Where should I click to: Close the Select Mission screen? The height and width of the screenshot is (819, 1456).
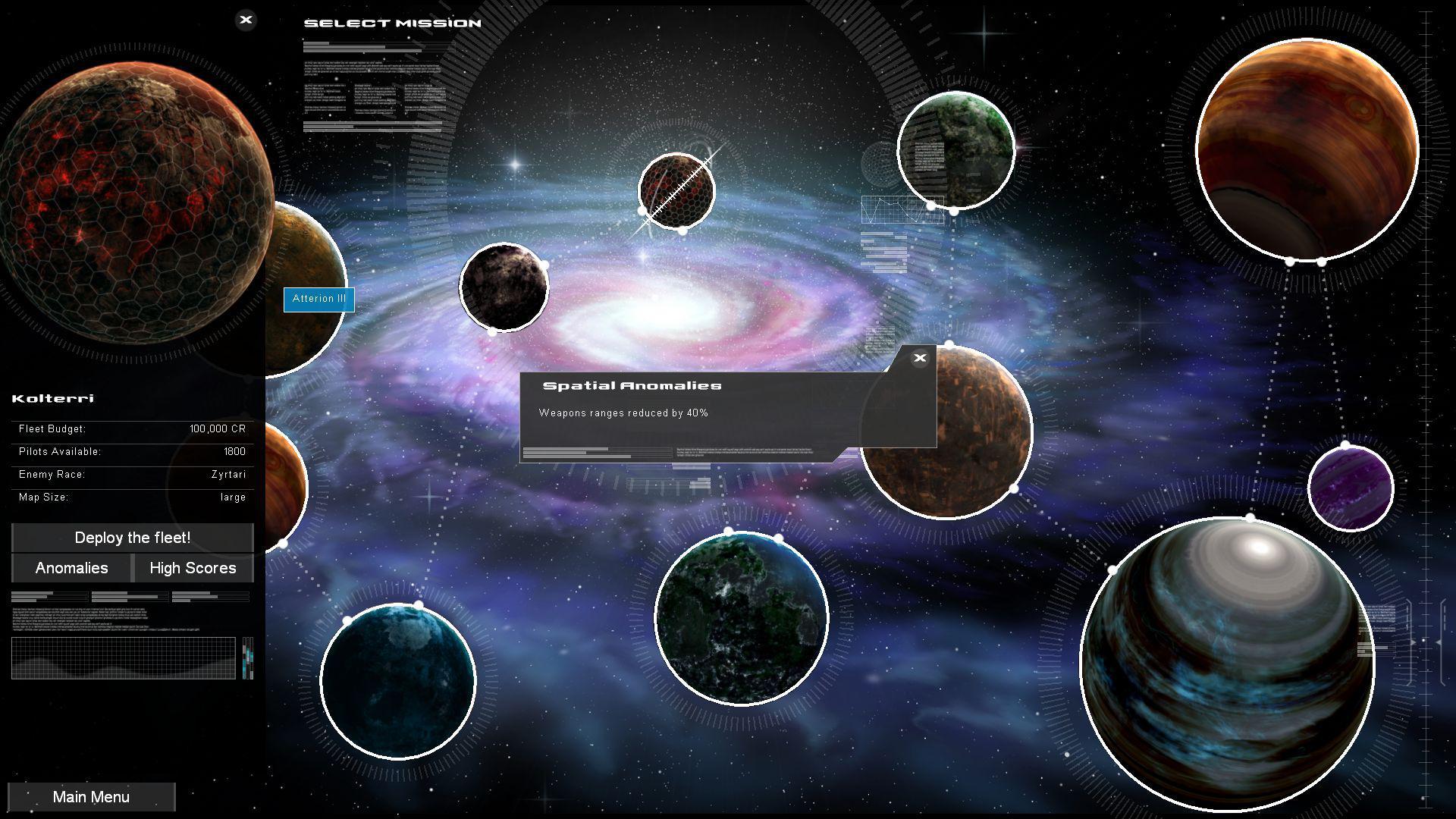click(245, 20)
